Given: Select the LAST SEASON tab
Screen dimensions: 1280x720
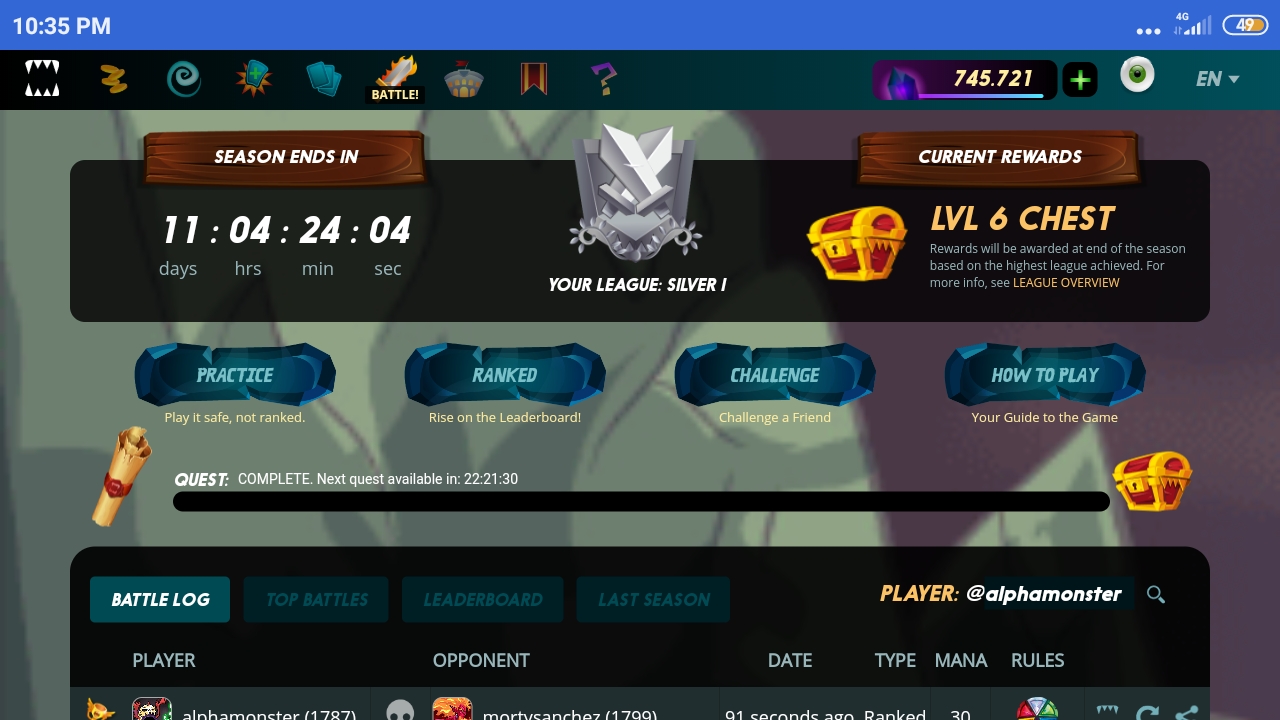Looking at the screenshot, I should (x=653, y=599).
